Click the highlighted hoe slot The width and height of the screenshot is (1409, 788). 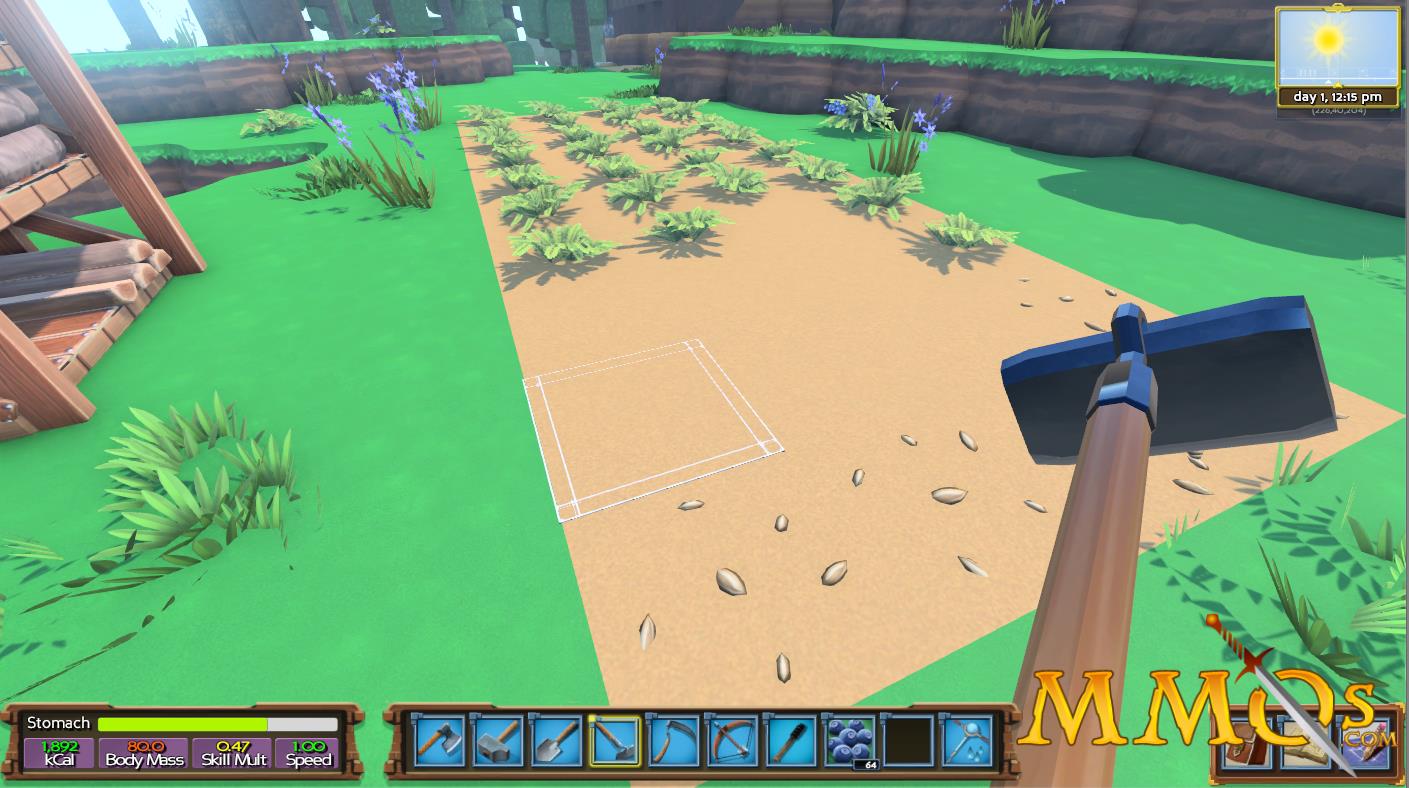click(x=614, y=741)
